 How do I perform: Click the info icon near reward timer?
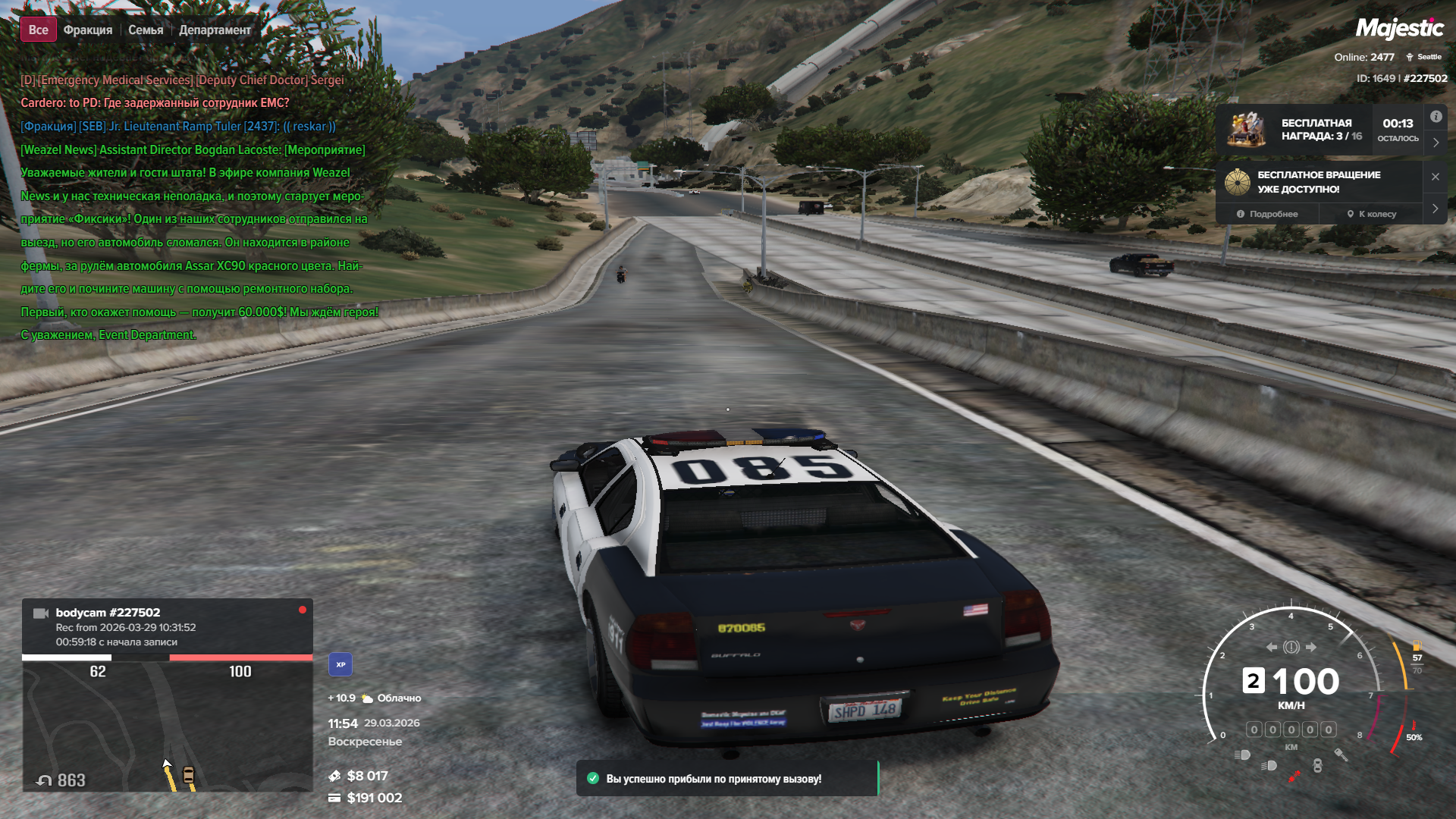coord(1436,117)
